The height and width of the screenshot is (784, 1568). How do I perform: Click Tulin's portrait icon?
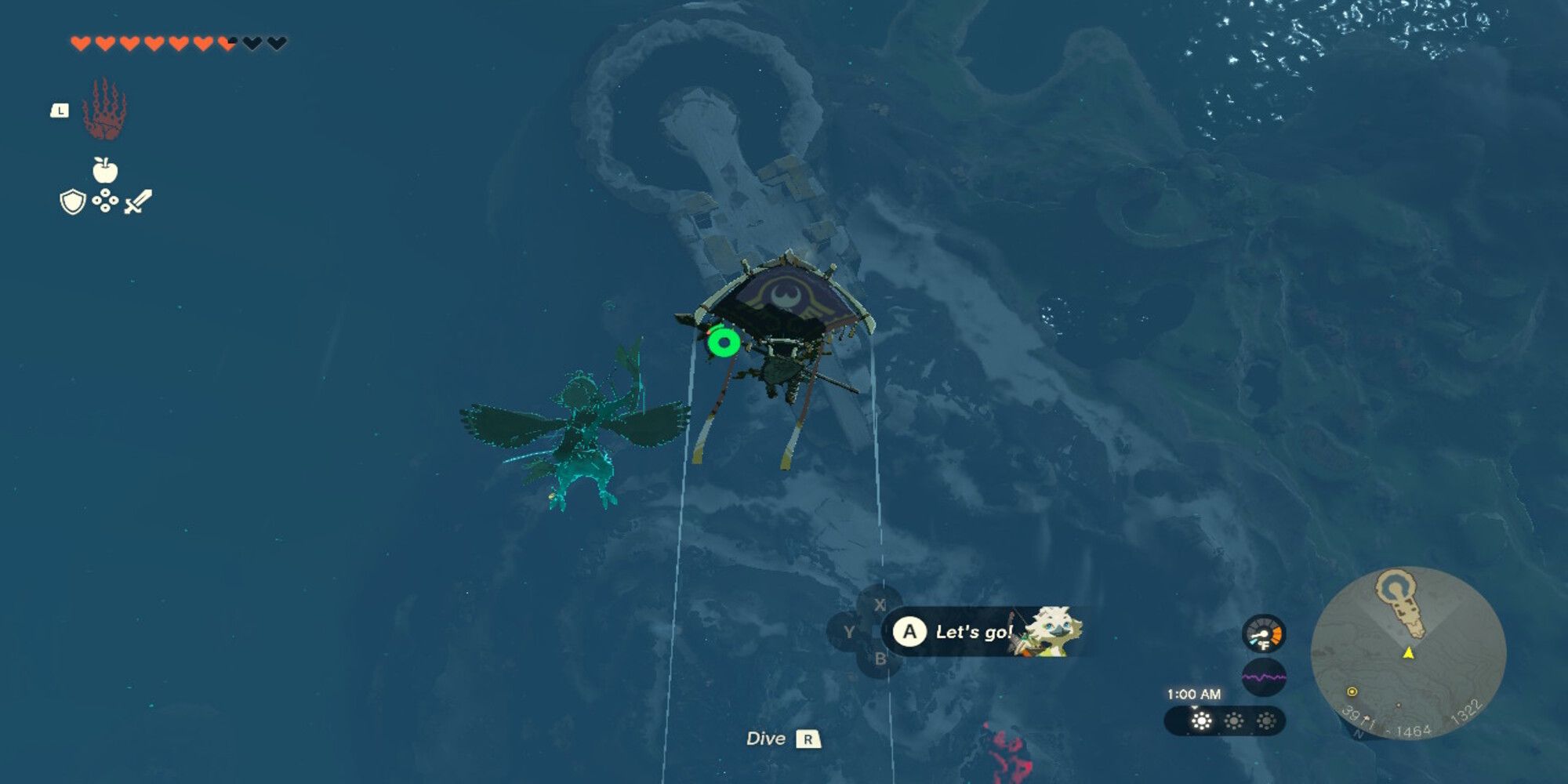click(1051, 630)
